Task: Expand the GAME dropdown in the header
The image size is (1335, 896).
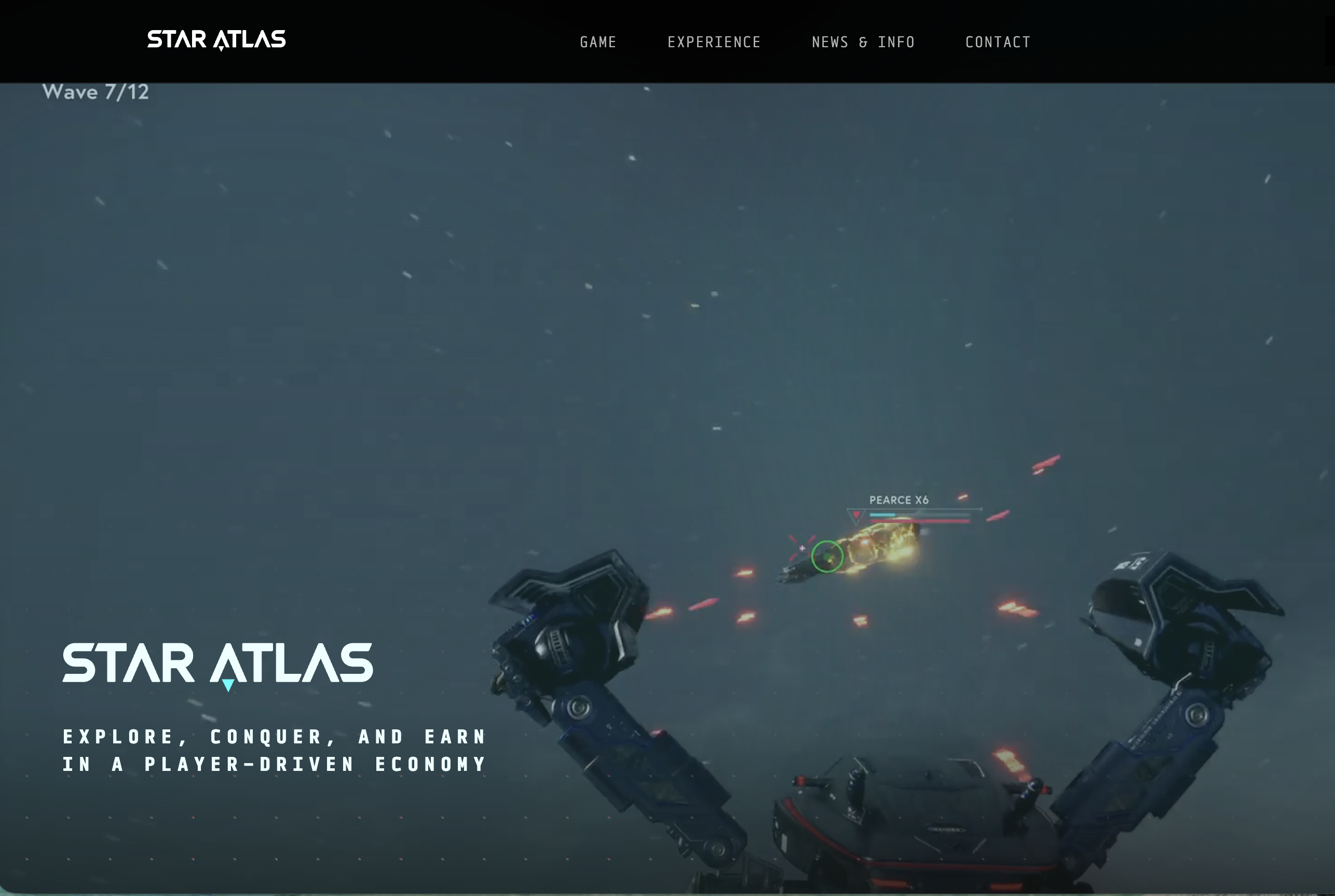Action: click(597, 42)
